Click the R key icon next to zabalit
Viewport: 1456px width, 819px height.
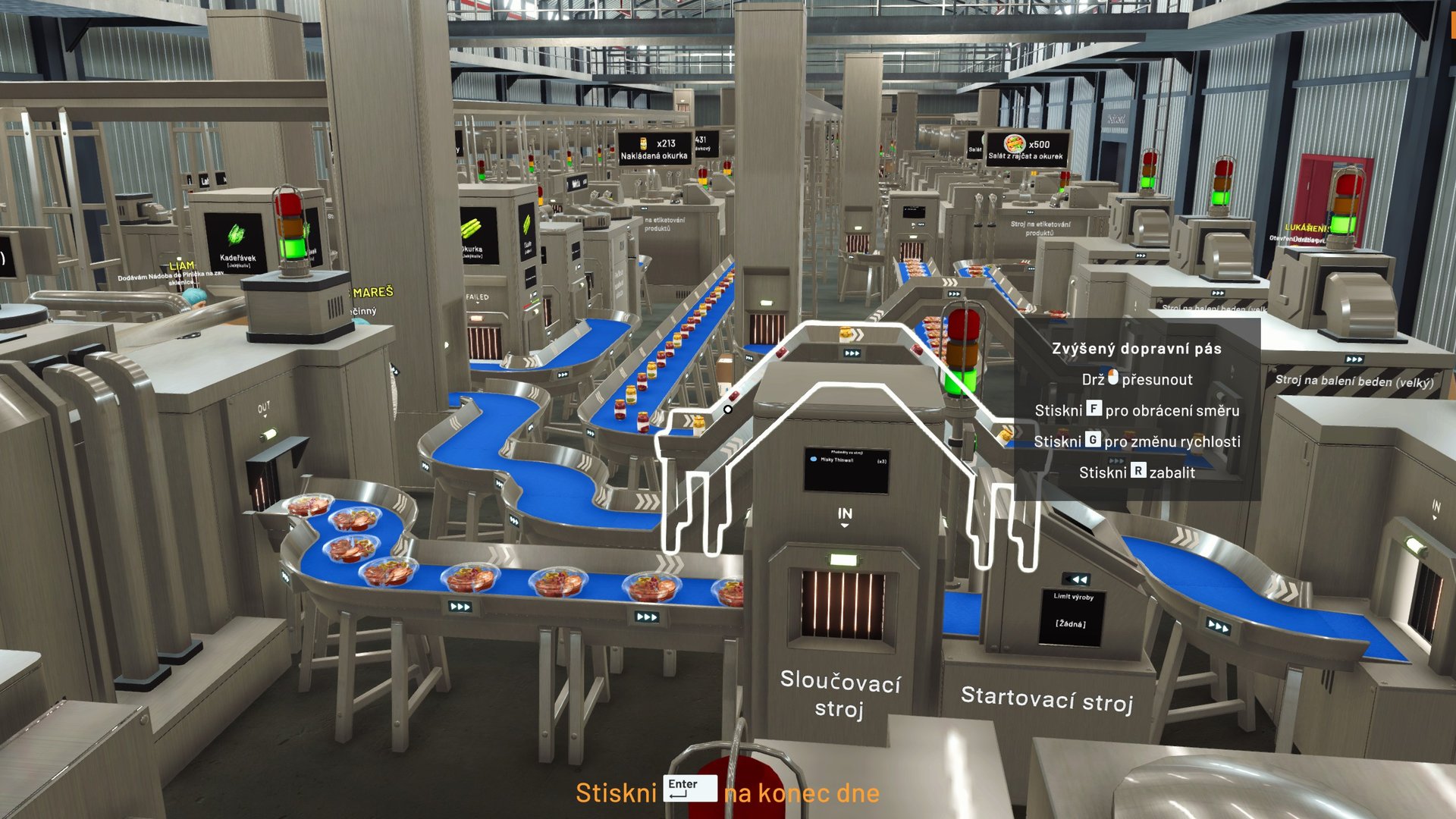coord(1137,472)
